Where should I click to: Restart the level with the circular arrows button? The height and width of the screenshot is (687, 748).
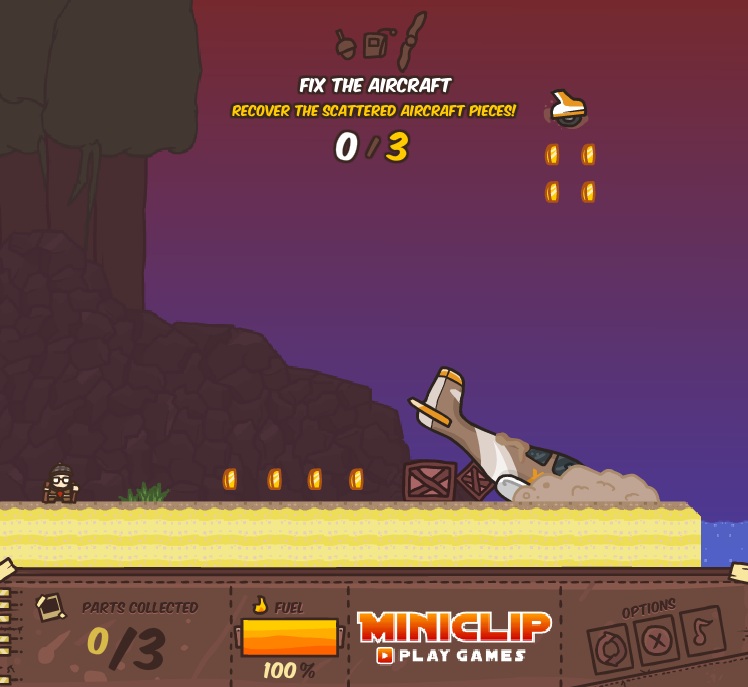pos(609,649)
